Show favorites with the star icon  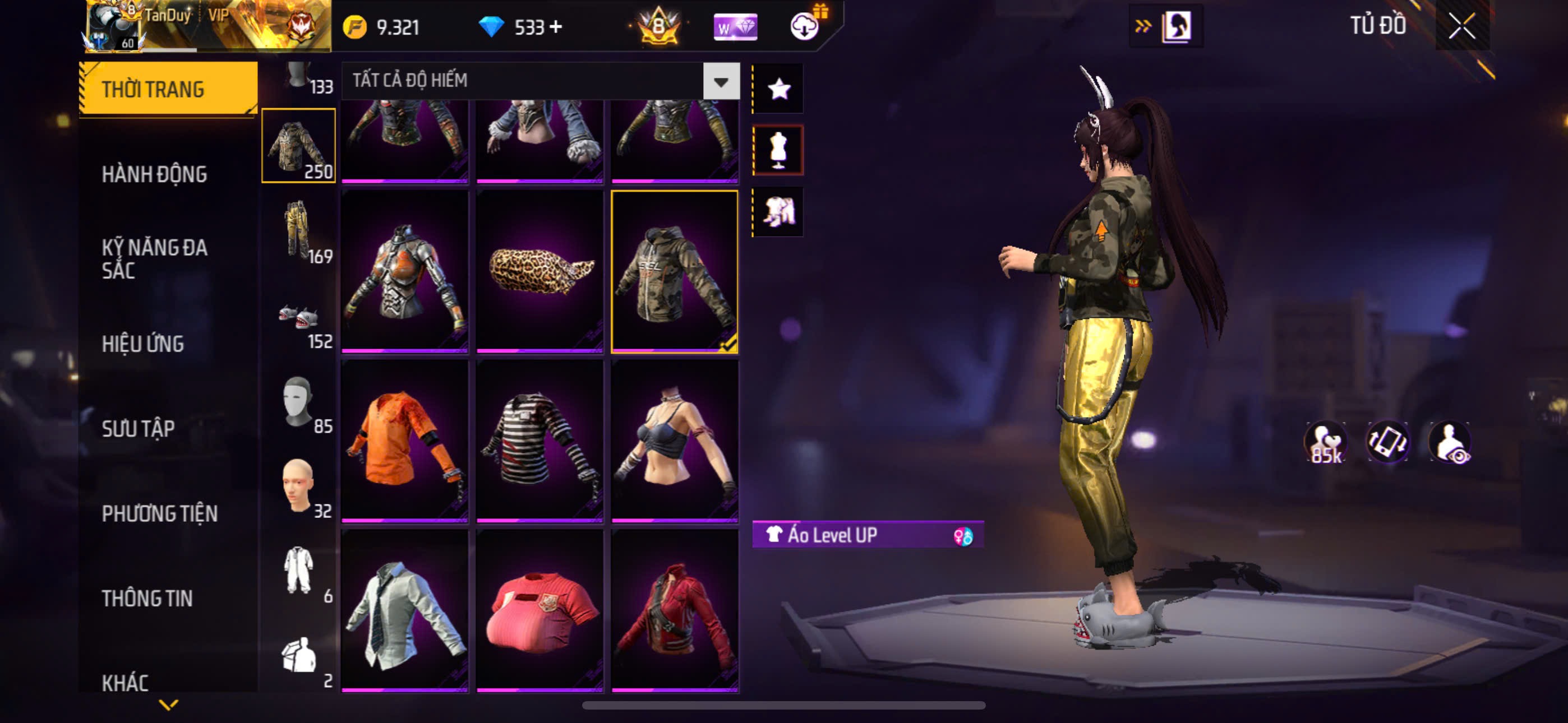click(778, 90)
